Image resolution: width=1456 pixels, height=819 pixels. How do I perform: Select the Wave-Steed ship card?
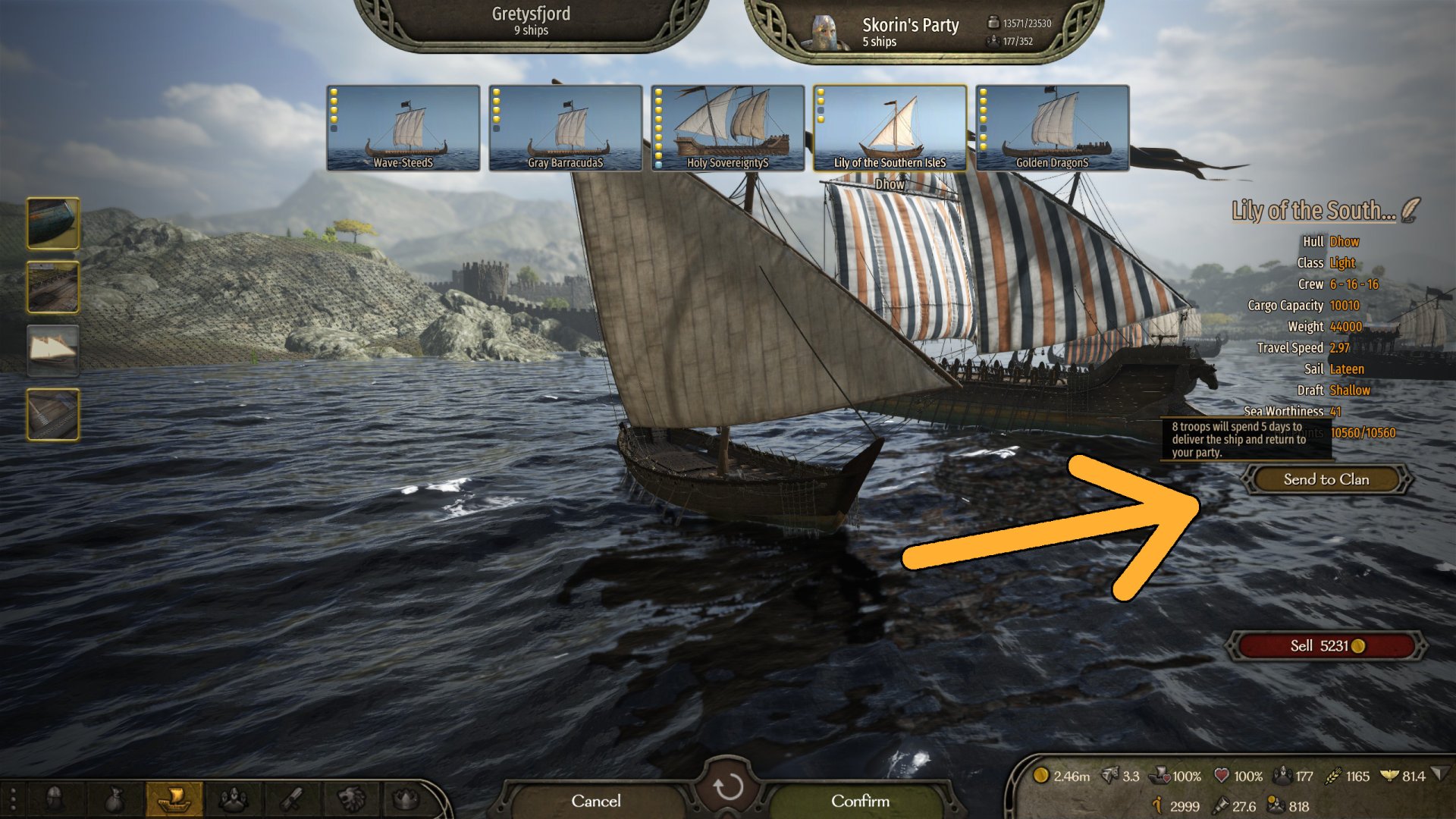pos(403,127)
